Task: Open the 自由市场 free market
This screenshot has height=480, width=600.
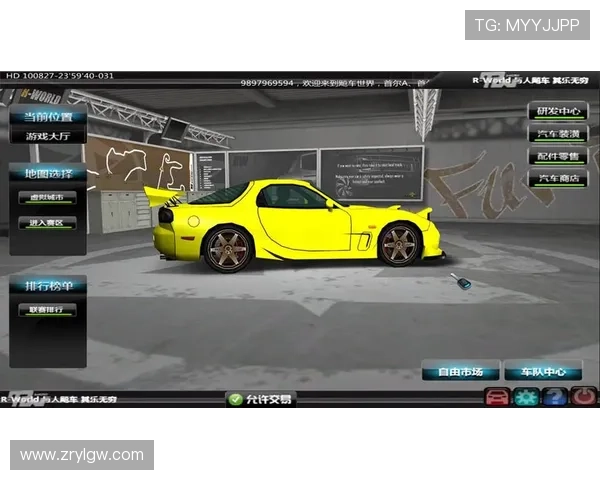Action: (460, 372)
